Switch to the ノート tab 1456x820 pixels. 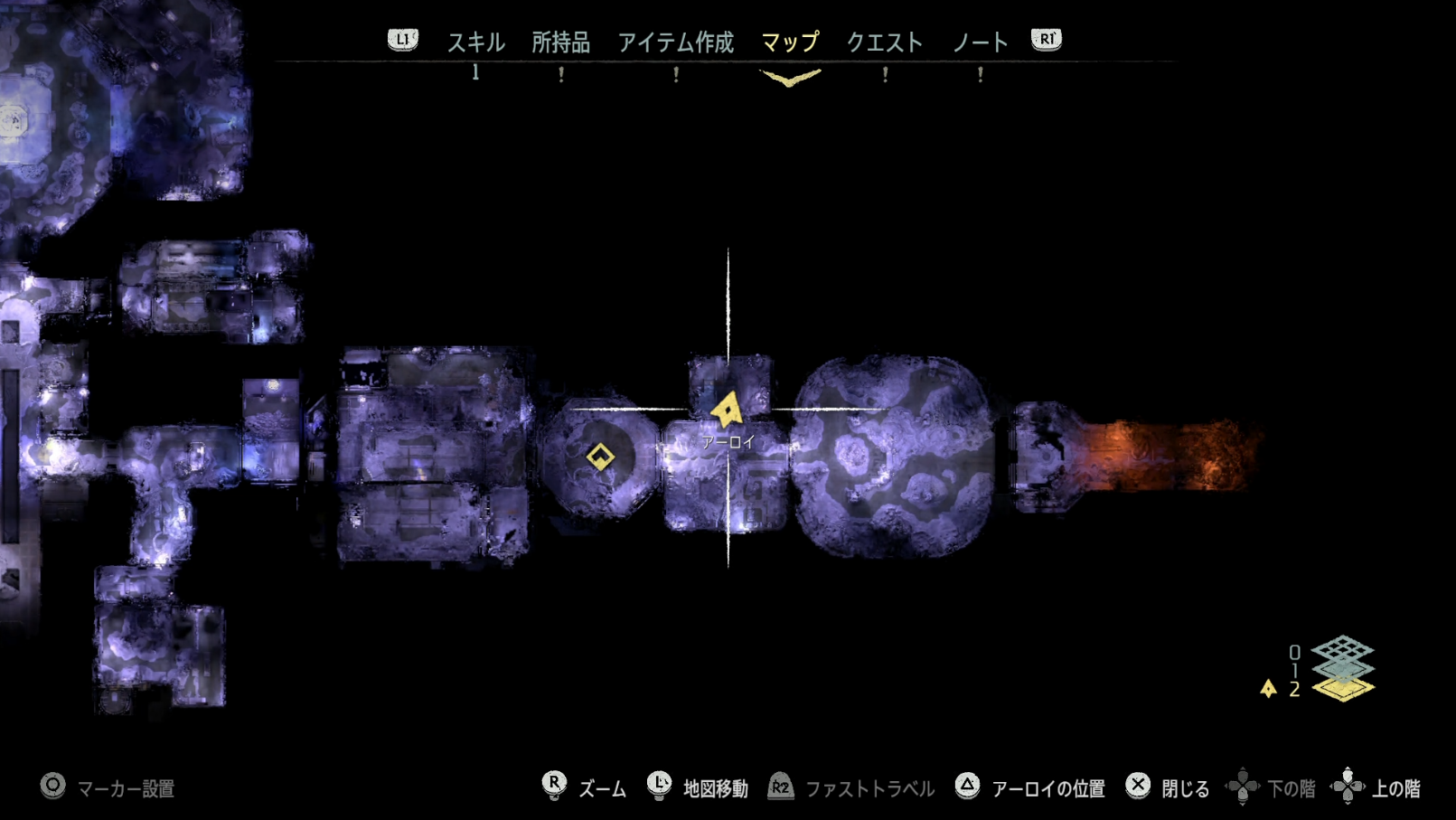click(x=980, y=41)
